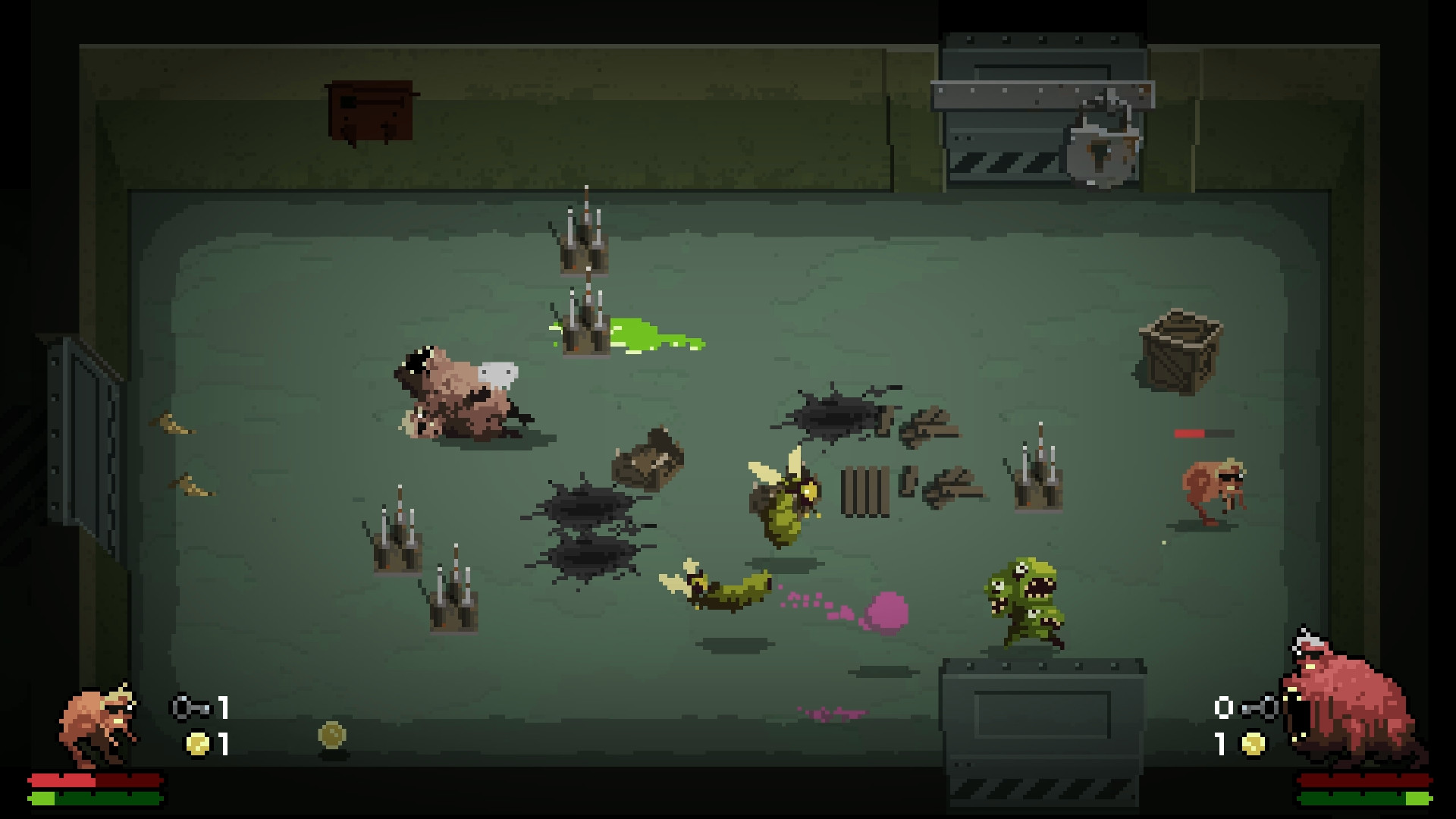Click the wooden crate by the right wall
Screen dimensions: 1456x819
click(x=1179, y=353)
